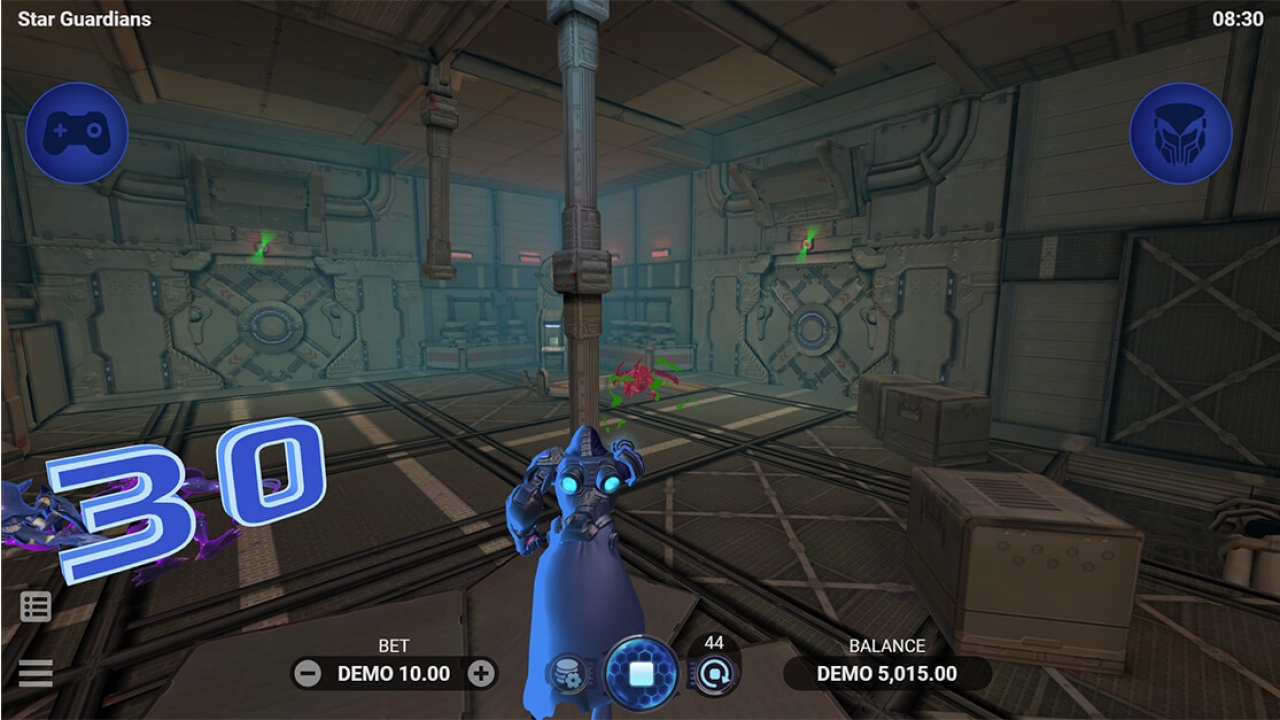The width and height of the screenshot is (1280, 720).
Task: Select the robot mask character button
Action: click(x=1181, y=132)
